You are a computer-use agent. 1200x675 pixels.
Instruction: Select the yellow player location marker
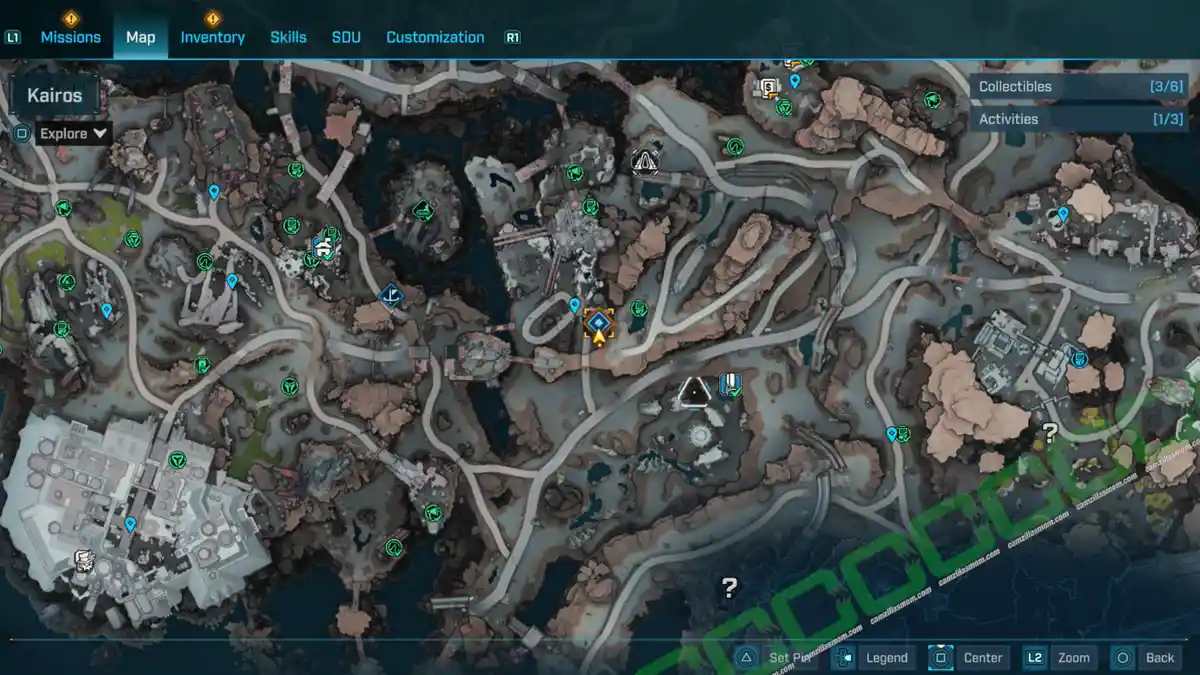point(598,325)
